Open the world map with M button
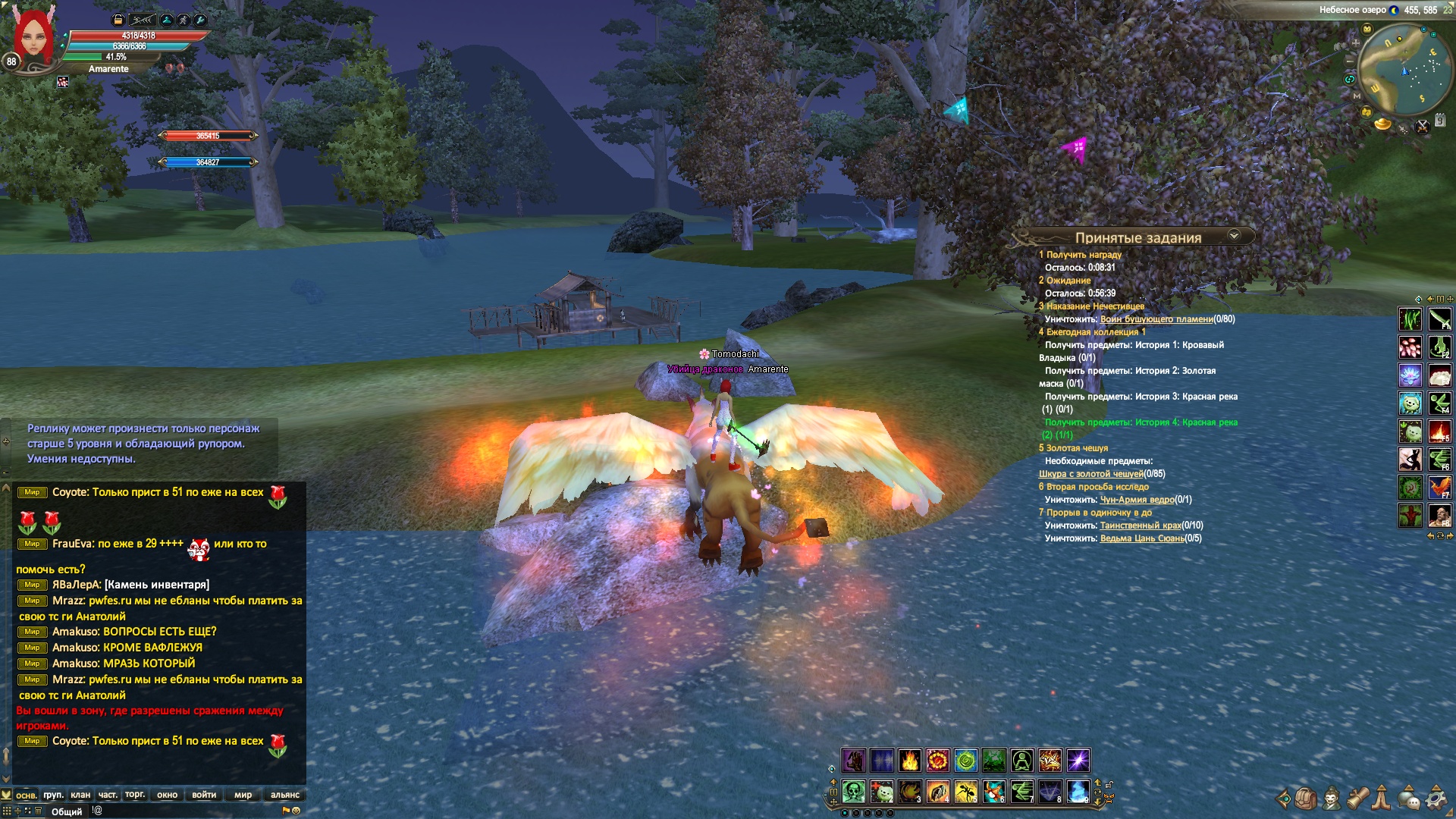1456x819 pixels. [x=1357, y=96]
